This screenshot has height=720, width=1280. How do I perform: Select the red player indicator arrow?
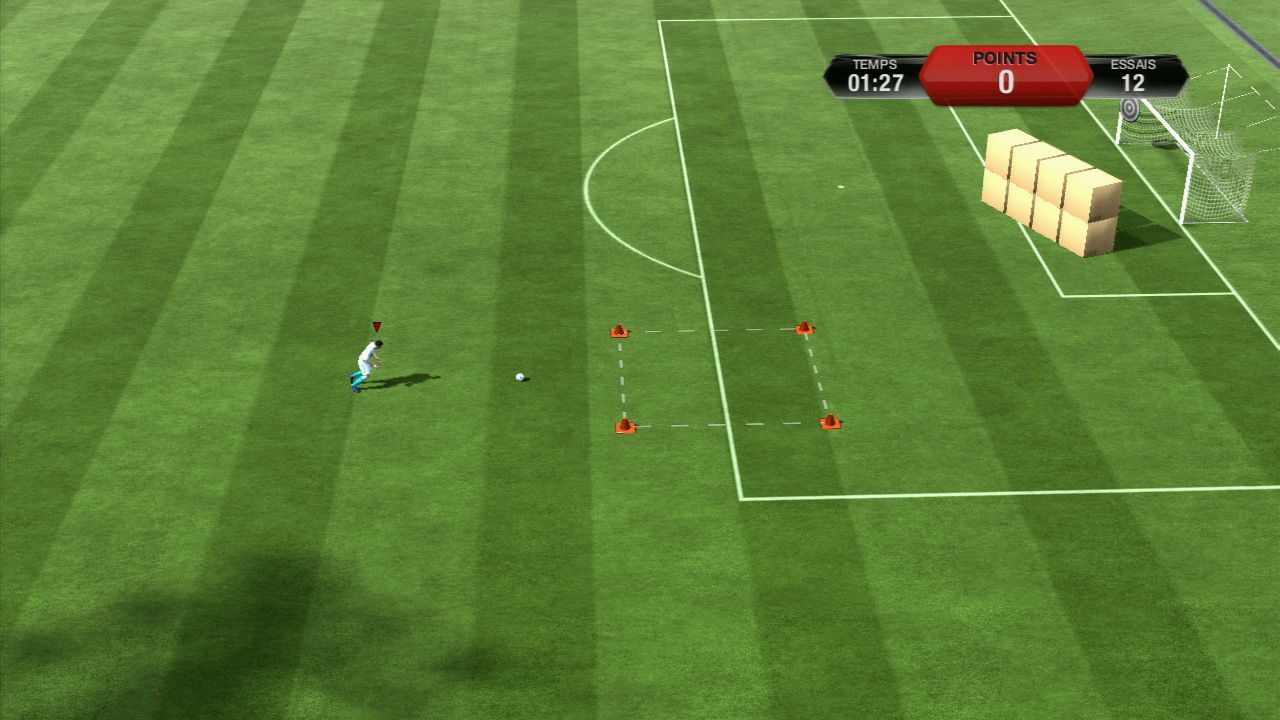tap(377, 326)
